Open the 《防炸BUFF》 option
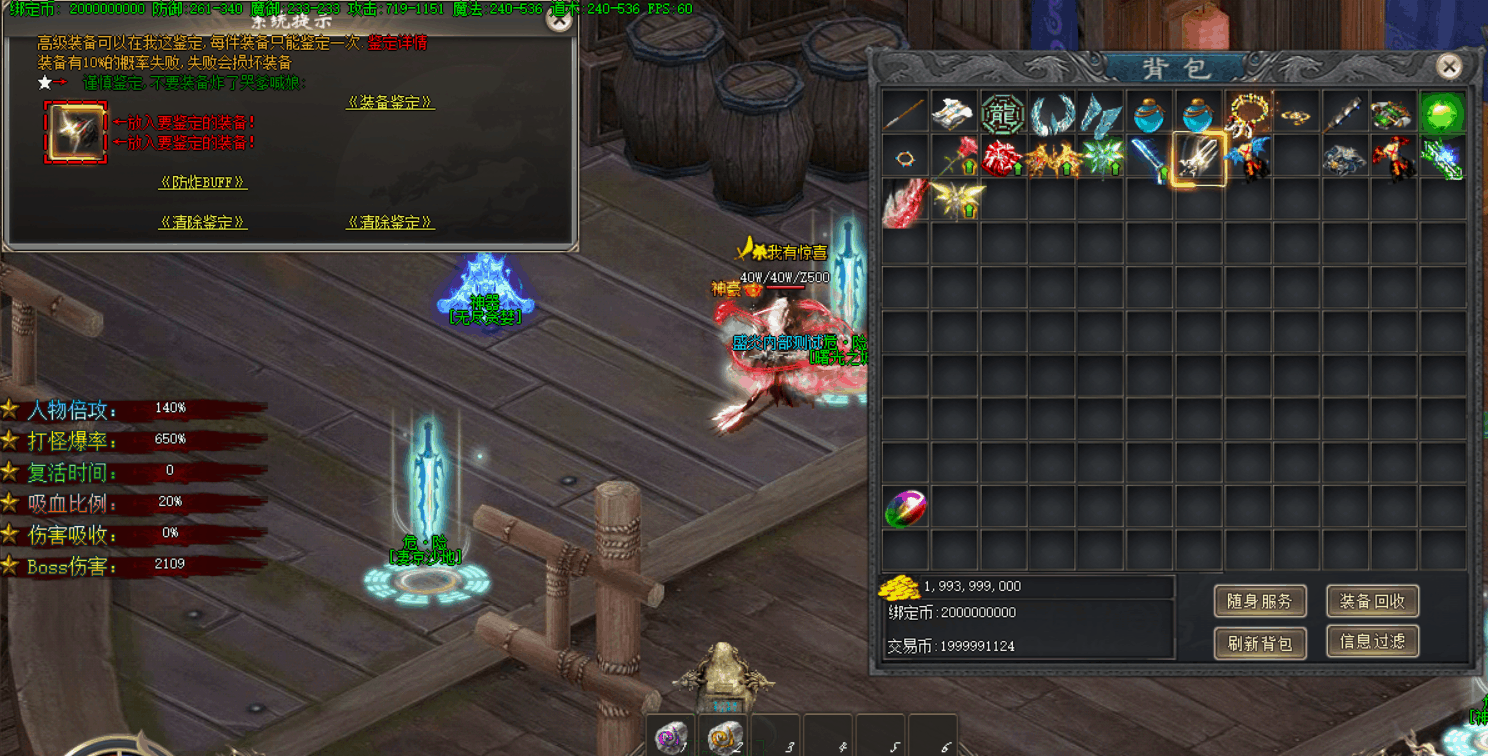Viewport: 1488px width, 756px height. (203, 182)
